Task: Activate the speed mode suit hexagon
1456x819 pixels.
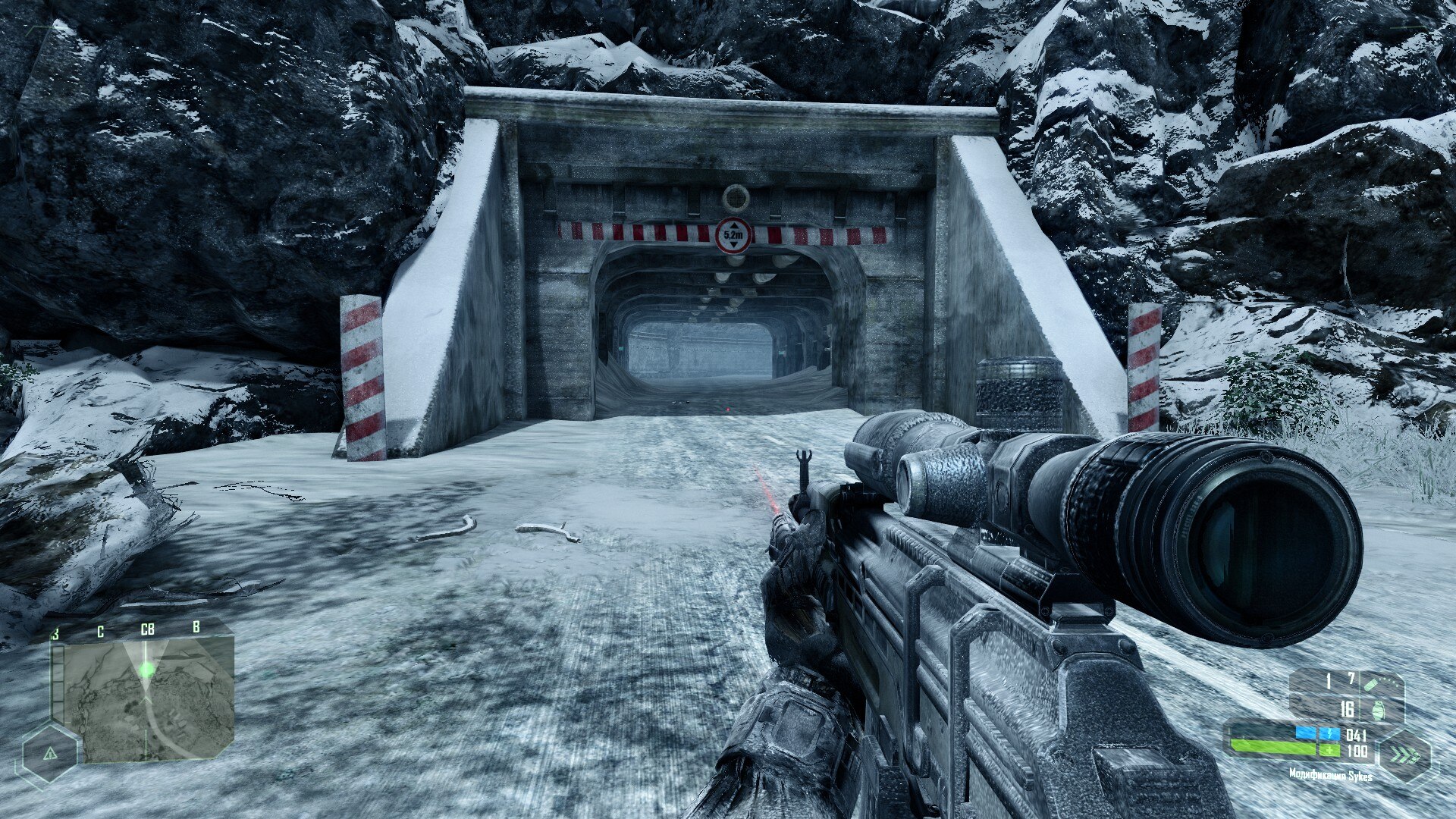Action: [1404, 756]
